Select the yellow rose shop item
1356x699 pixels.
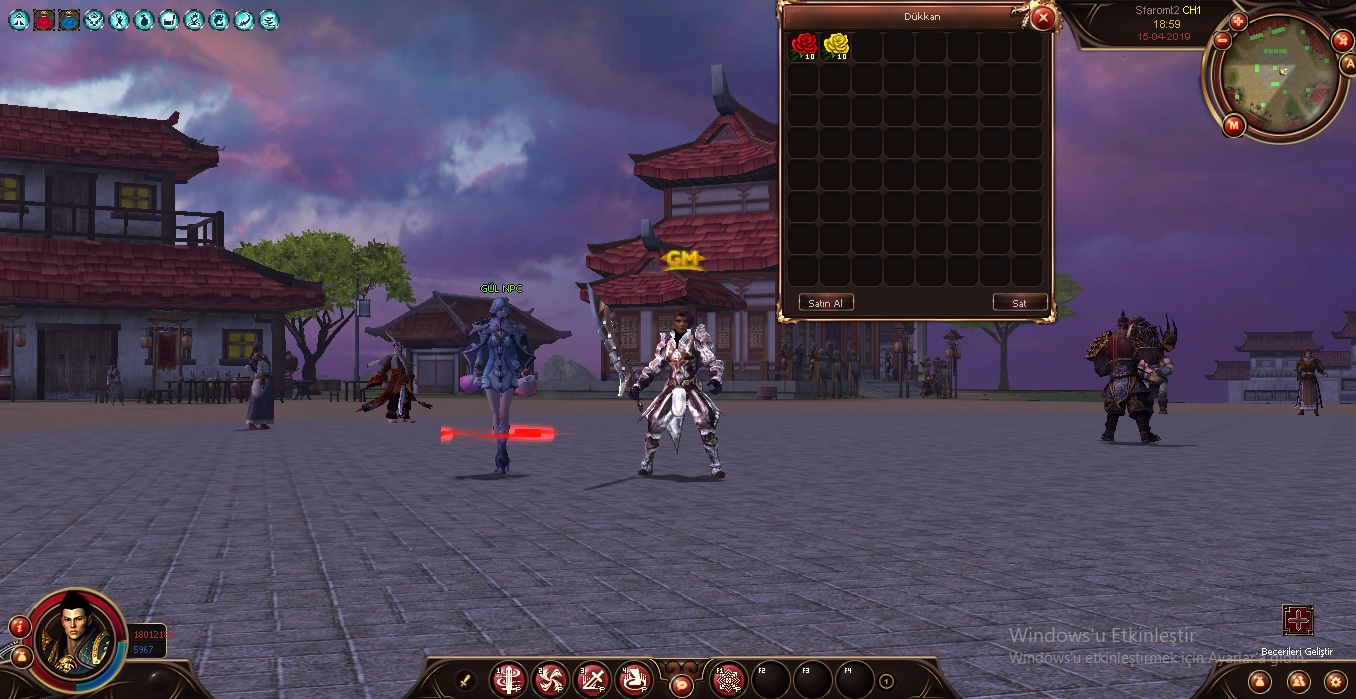coord(836,46)
